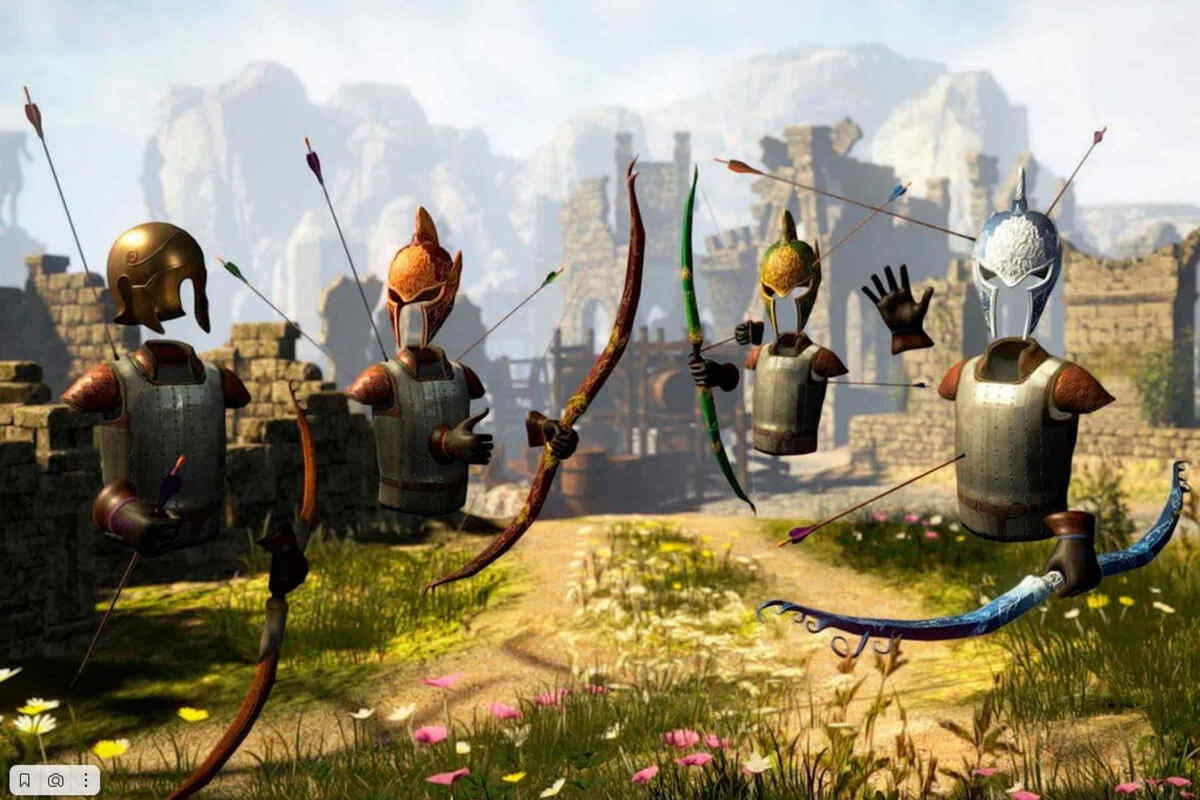Click the bookmark icon in the overlay
This screenshot has height=800, width=1200.
25,779
